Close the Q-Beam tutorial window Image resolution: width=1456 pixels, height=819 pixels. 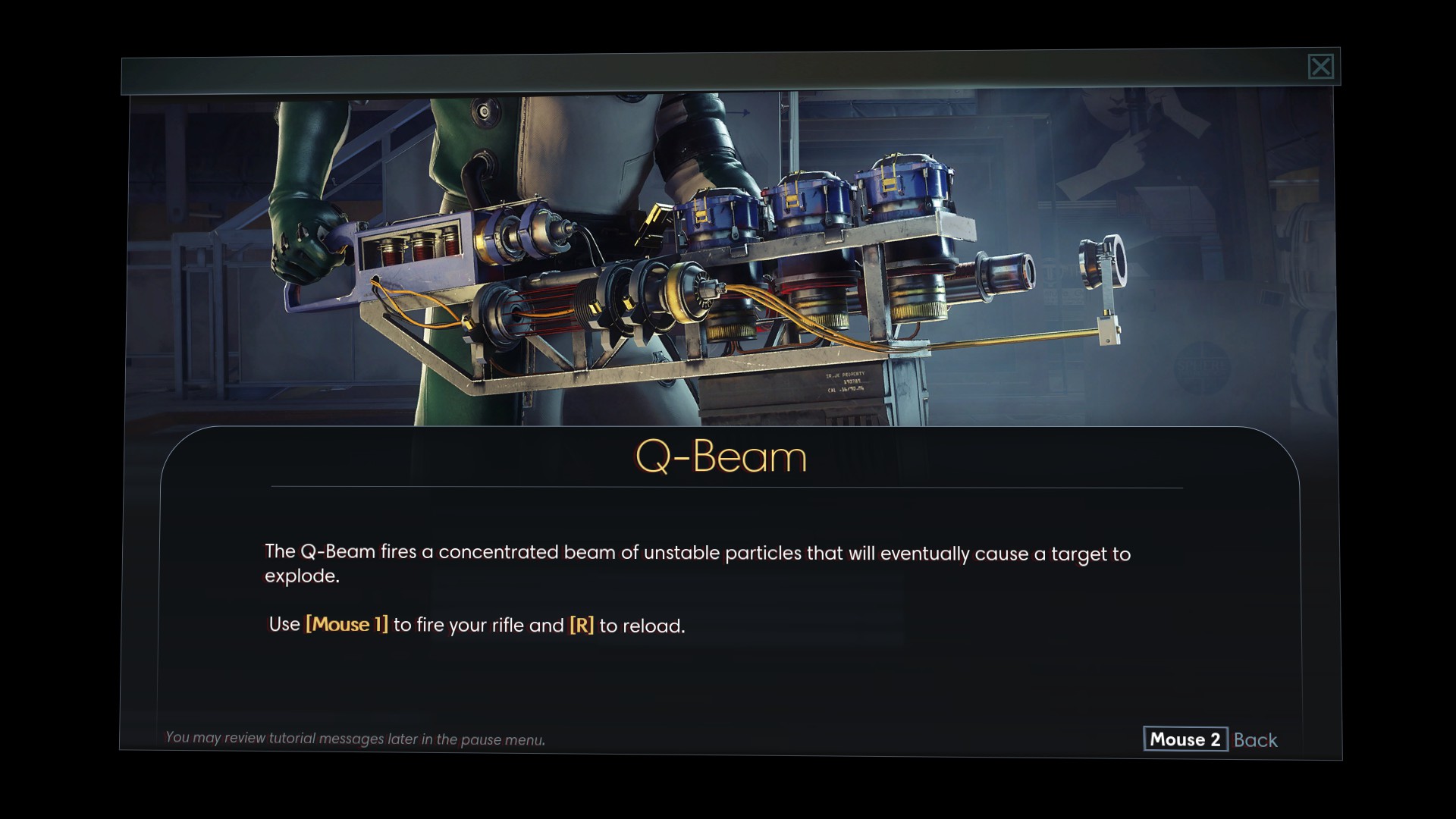[x=1320, y=67]
